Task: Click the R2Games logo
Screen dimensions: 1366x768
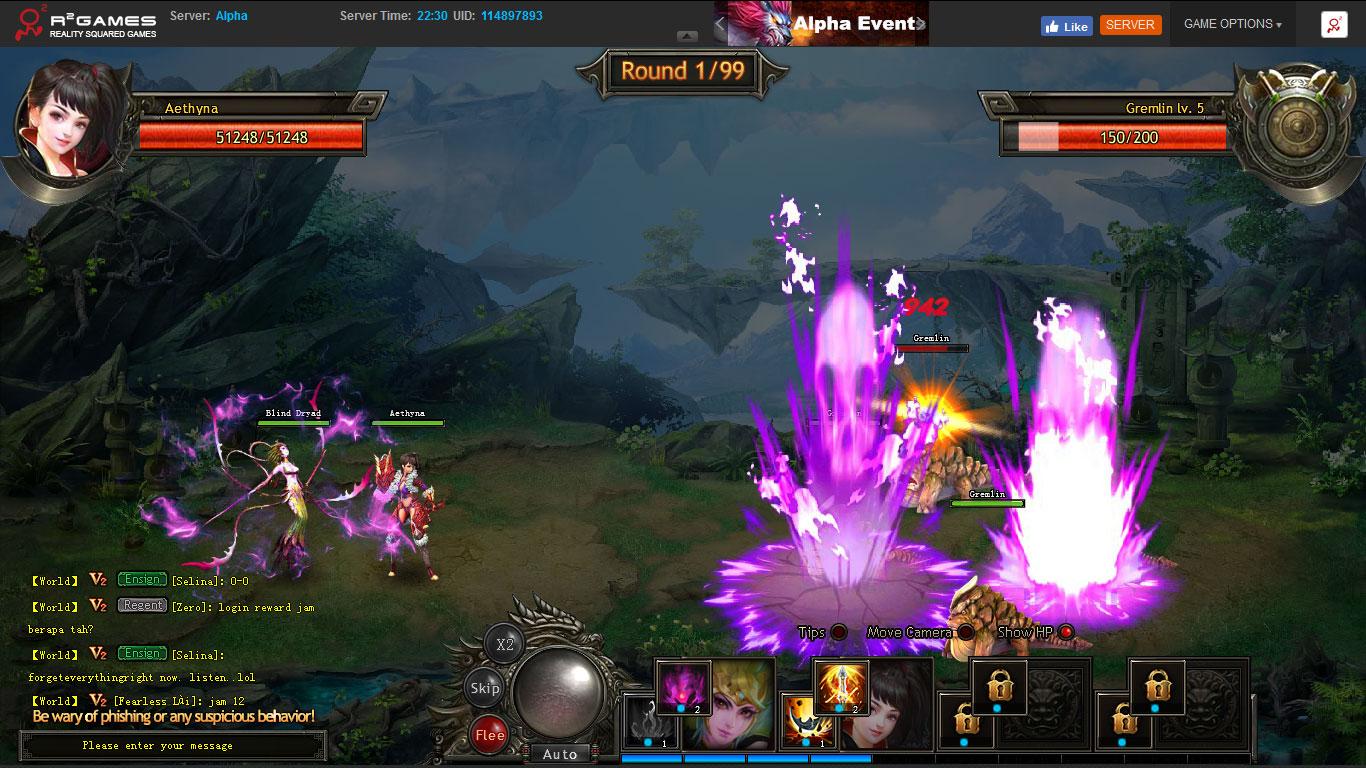Action: [x=80, y=22]
